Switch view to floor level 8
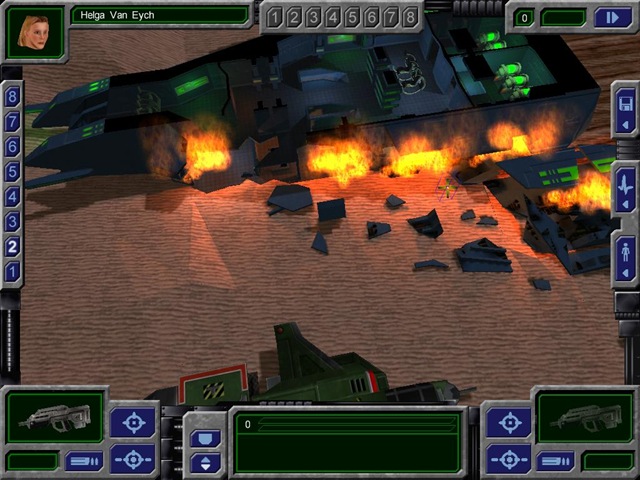Image resolution: width=640 pixels, height=480 pixels. coord(12,97)
